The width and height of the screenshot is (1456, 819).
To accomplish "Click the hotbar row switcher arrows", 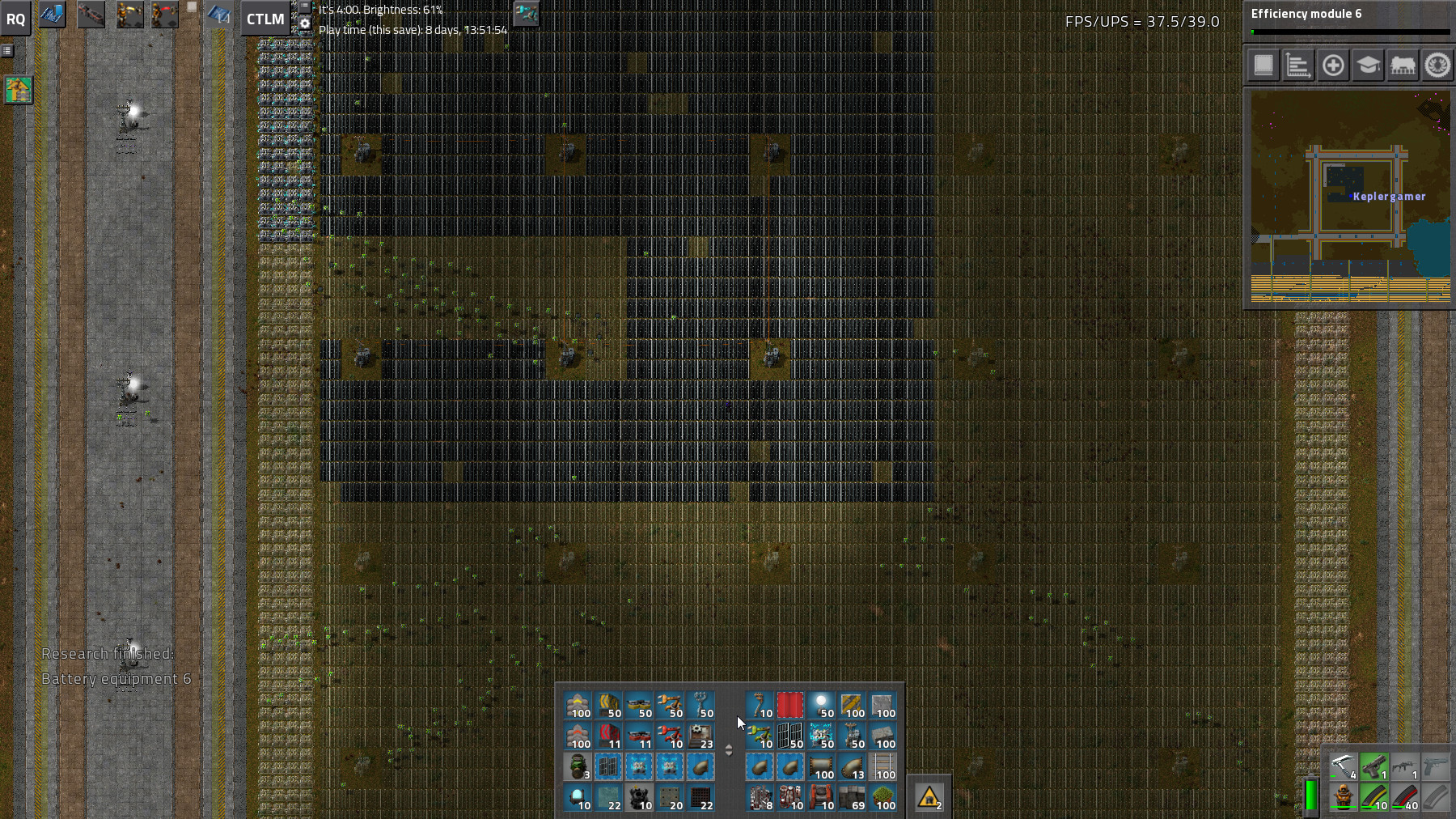I will coord(729,750).
